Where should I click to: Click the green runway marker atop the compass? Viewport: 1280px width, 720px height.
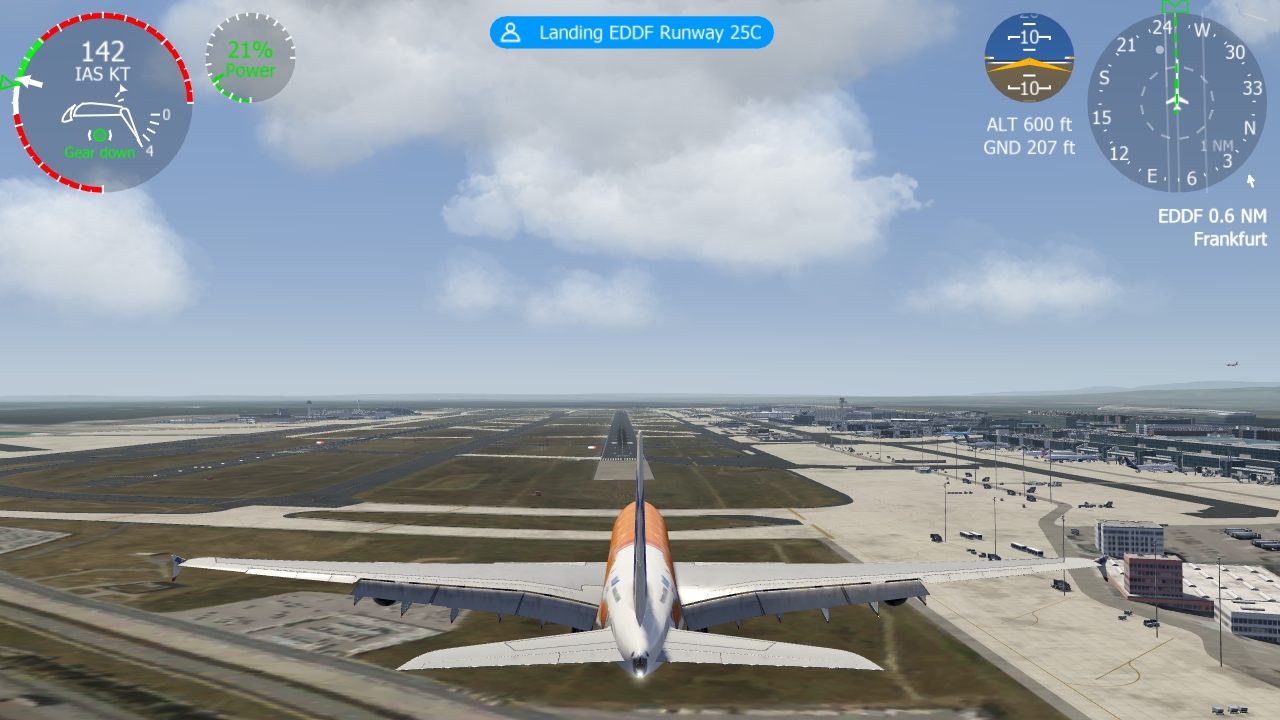1176,8
